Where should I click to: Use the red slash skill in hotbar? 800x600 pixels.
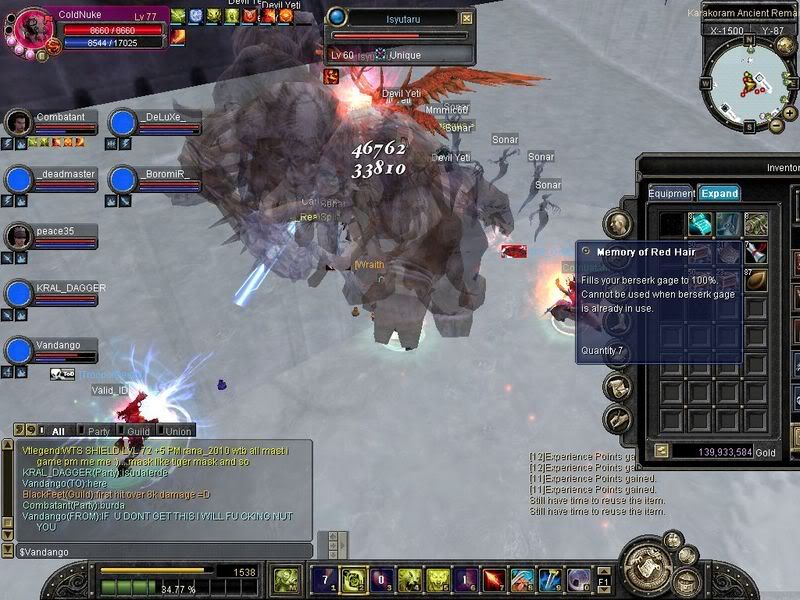(494, 579)
